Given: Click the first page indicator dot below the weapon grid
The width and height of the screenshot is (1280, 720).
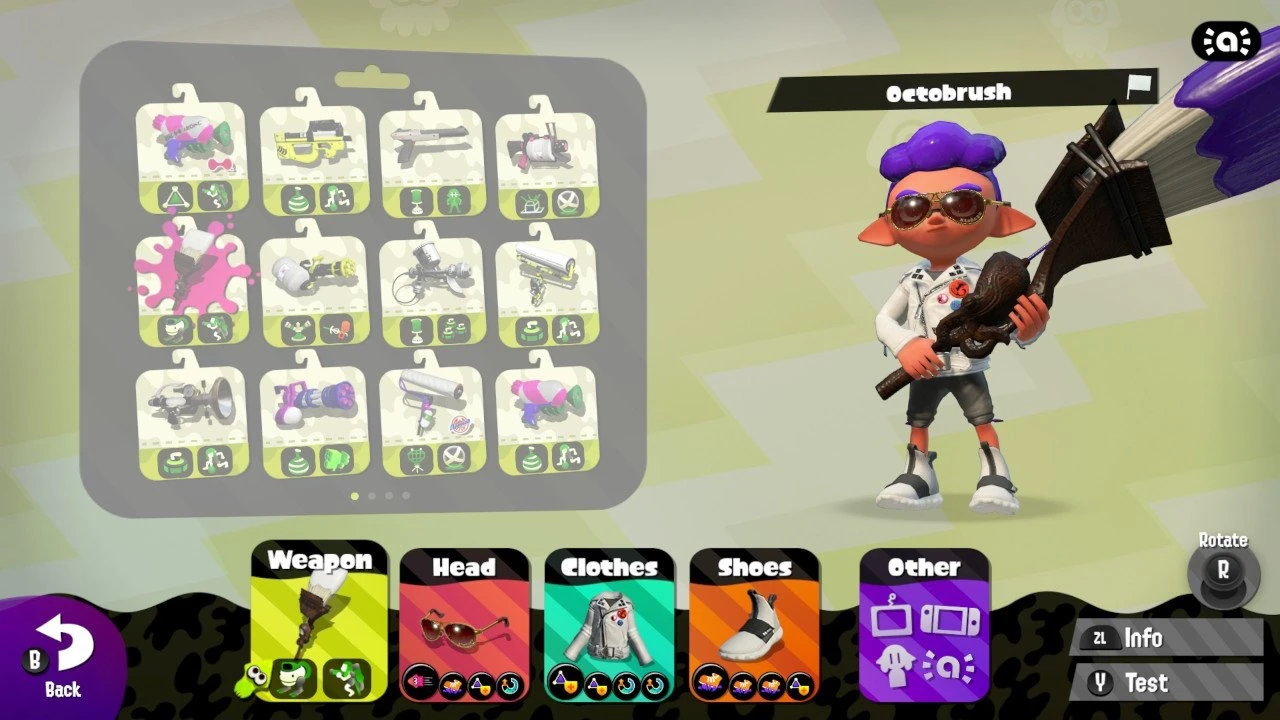Looking at the screenshot, I should [357, 493].
